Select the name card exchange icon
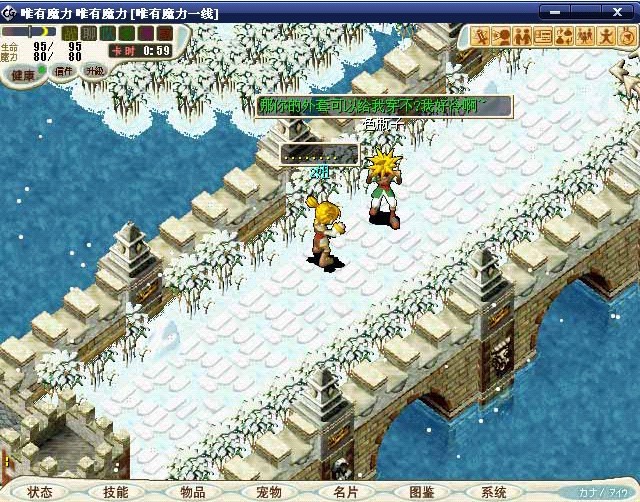The image size is (640, 502). click(x=544, y=37)
